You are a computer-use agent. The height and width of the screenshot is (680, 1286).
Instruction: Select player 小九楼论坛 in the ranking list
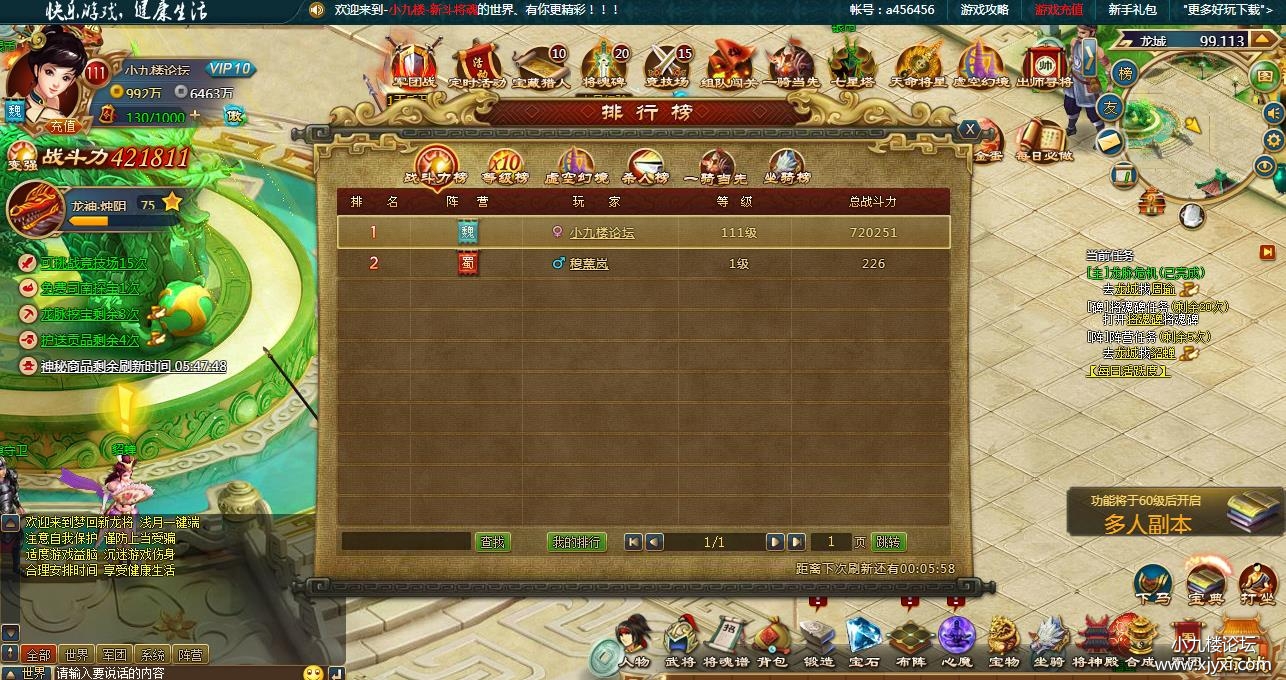(601, 233)
